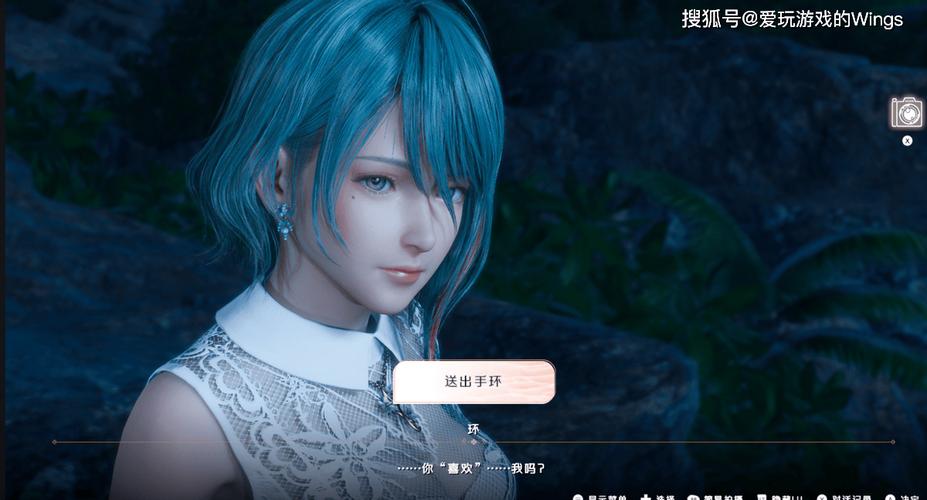Open the camera photo mode icon
927x500 pixels.
(907, 112)
